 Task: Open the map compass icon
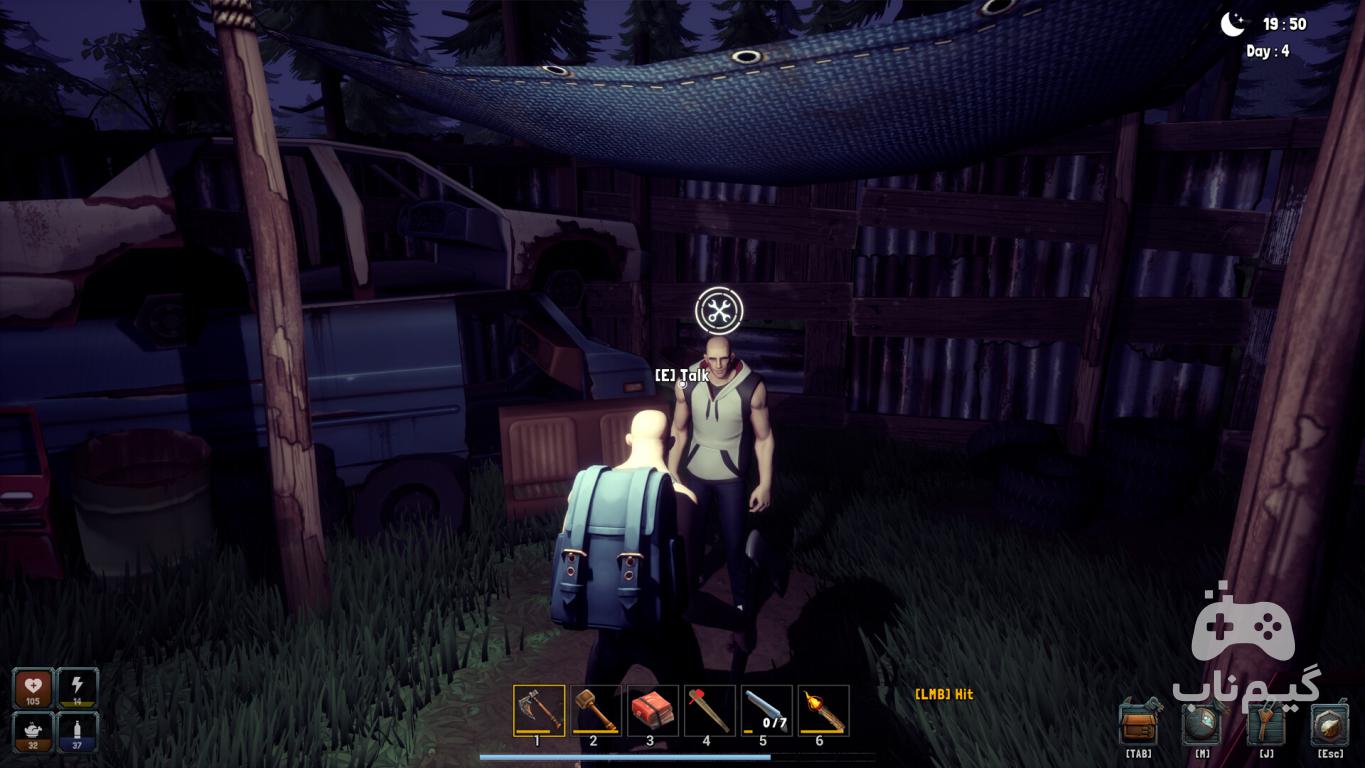[1202, 723]
